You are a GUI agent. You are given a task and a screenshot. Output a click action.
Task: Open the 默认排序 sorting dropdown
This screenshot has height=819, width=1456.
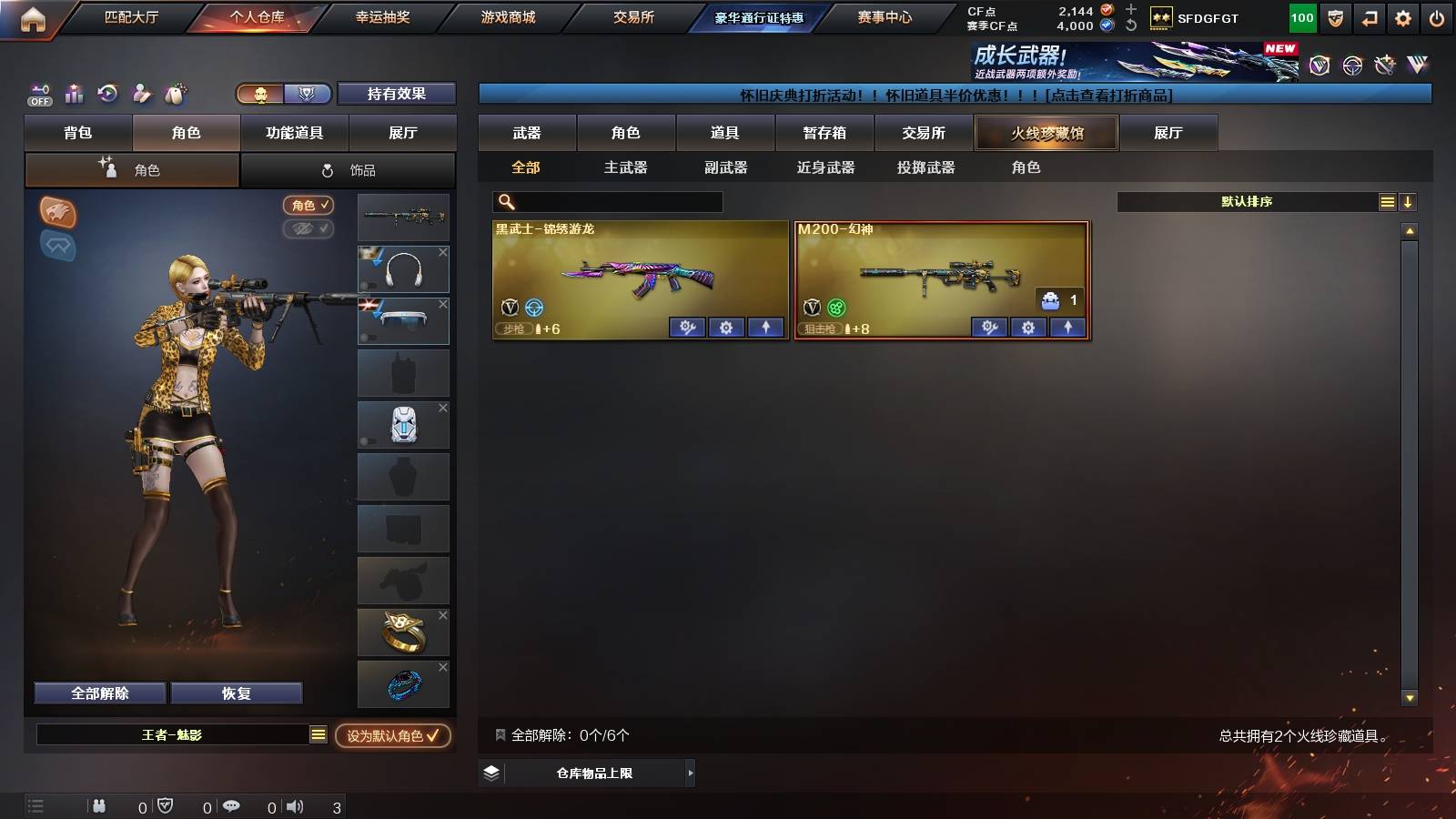1247,202
